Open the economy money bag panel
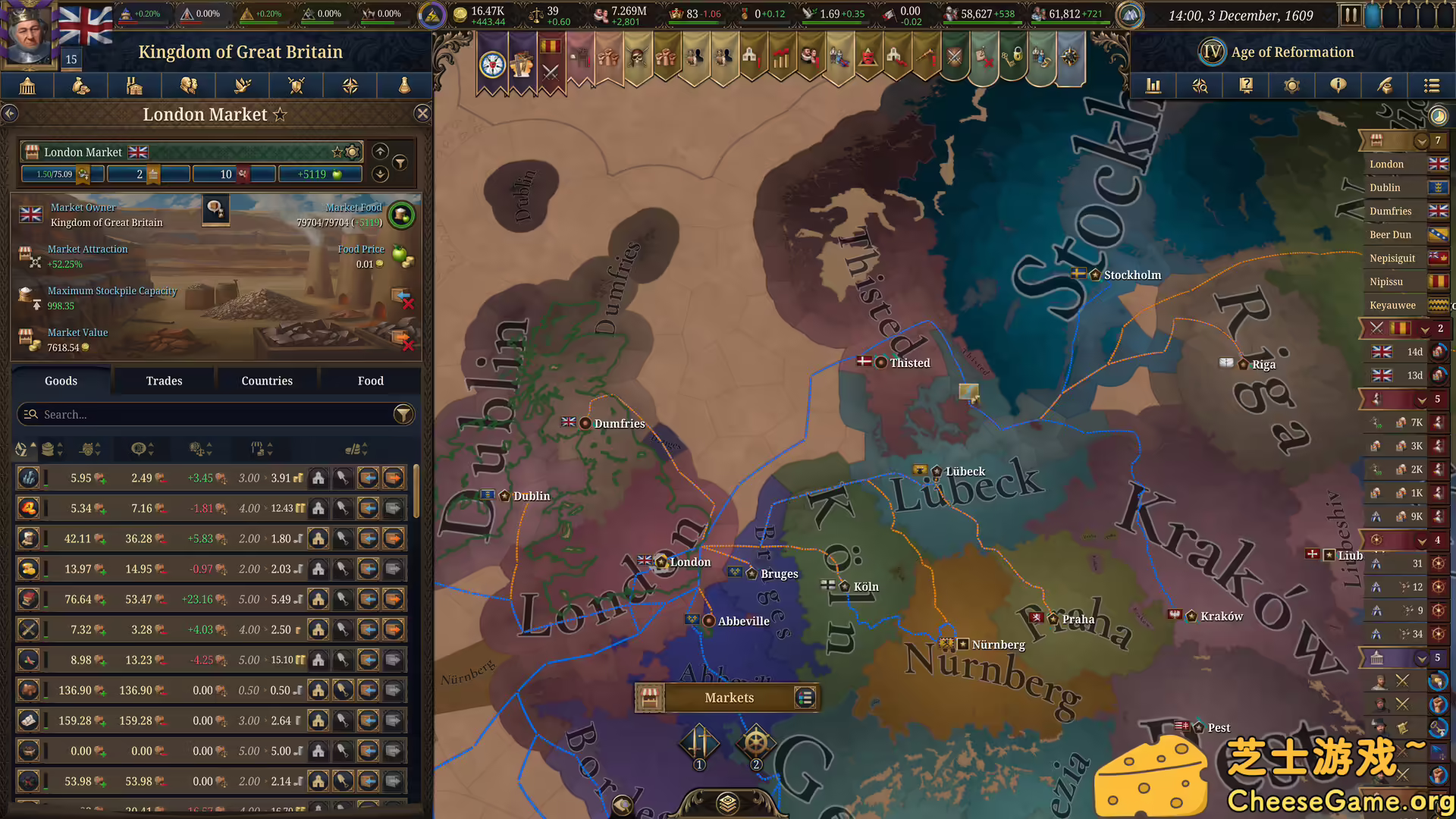This screenshot has width=1456, height=819. [x=81, y=86]
